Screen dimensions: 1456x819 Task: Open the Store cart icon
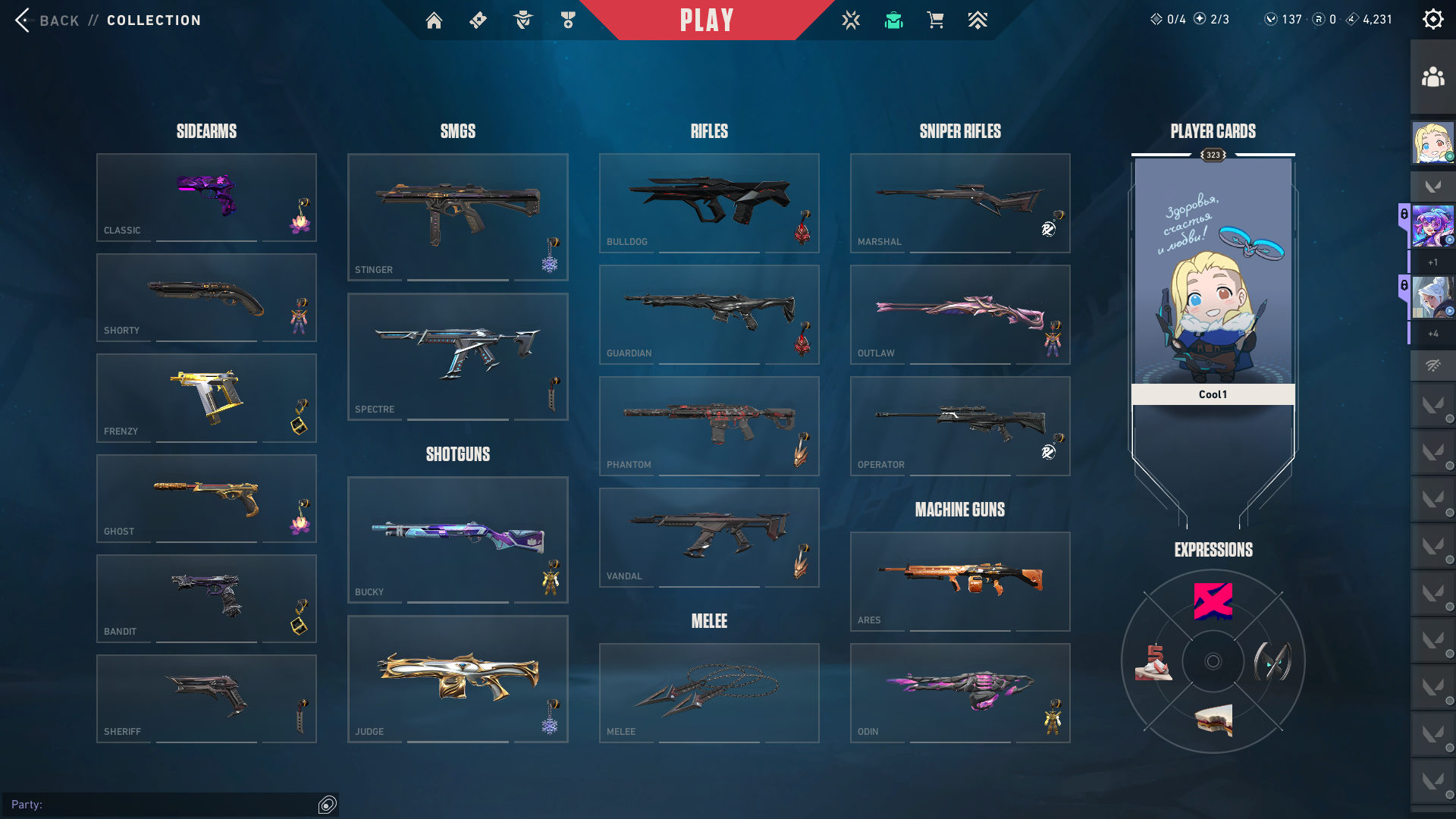(x=935, y=20)
